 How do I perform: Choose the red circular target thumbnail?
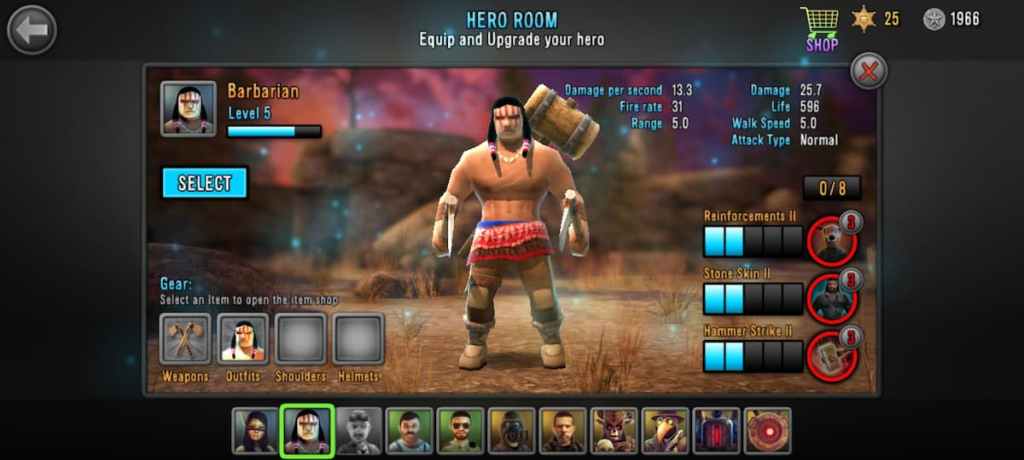[x=767, y=431]
